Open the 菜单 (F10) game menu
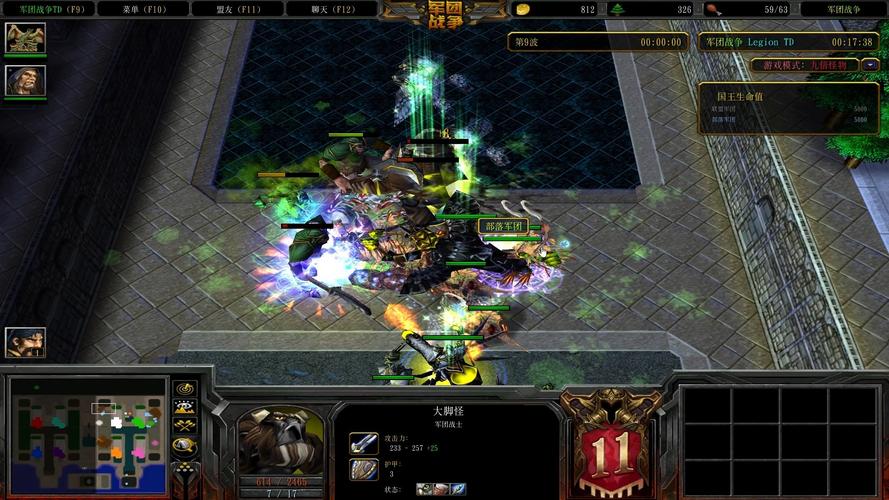Image resolution: width=889 pixels, height=500 pixels. tap(143, 9)
